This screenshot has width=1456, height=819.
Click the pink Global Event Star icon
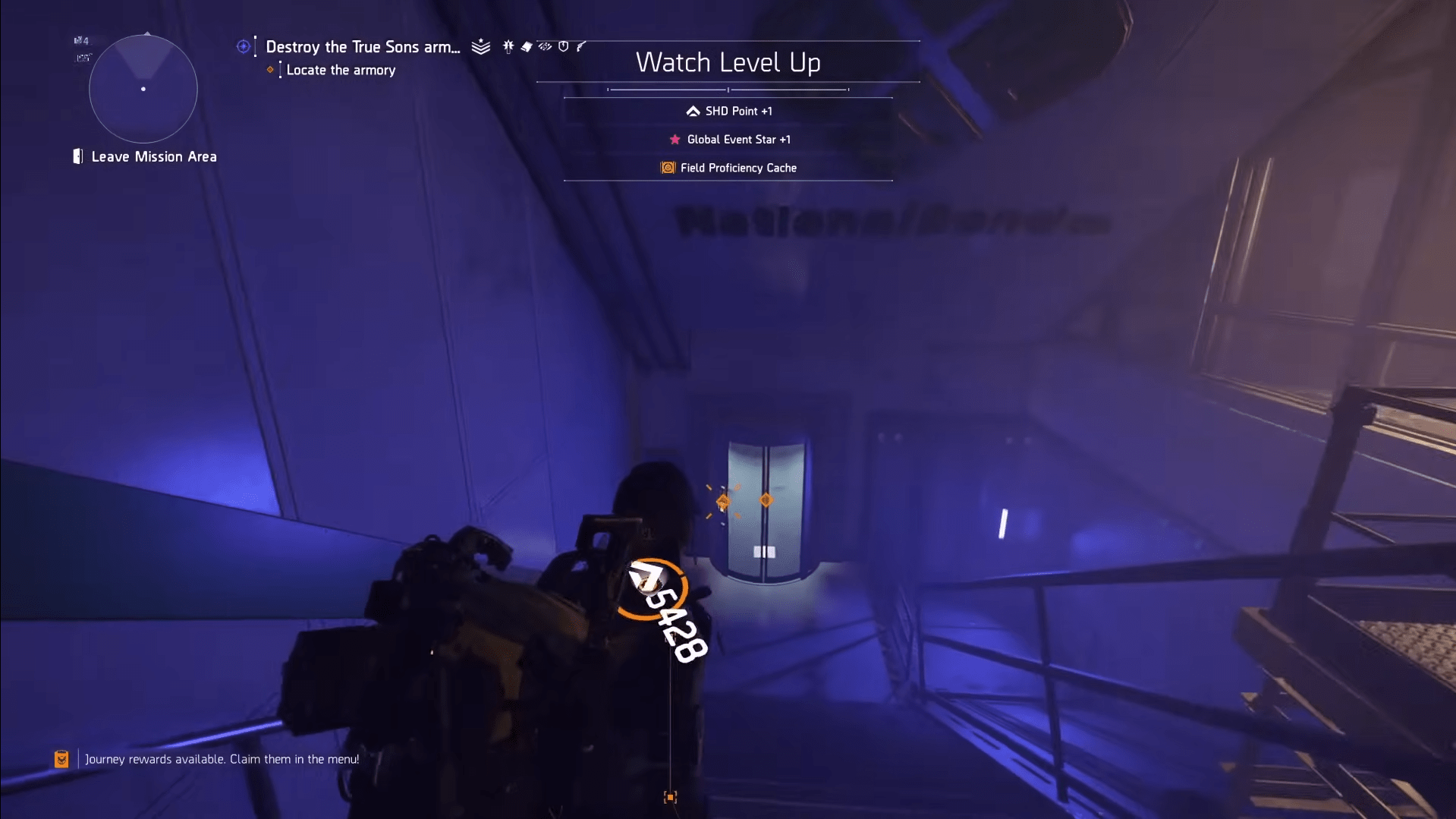(674, 139)
